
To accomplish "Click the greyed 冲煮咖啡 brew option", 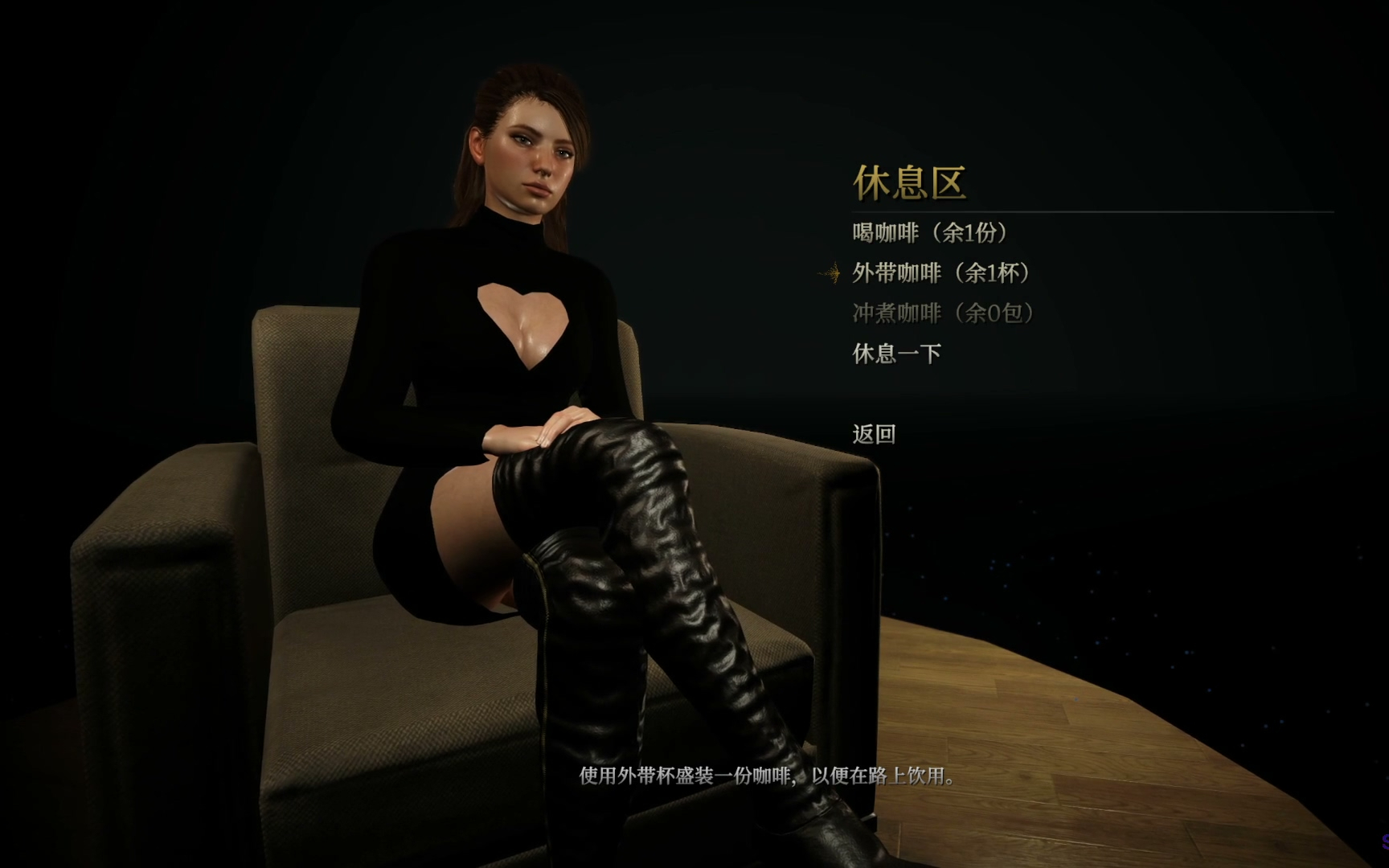I will click(942, 313).
